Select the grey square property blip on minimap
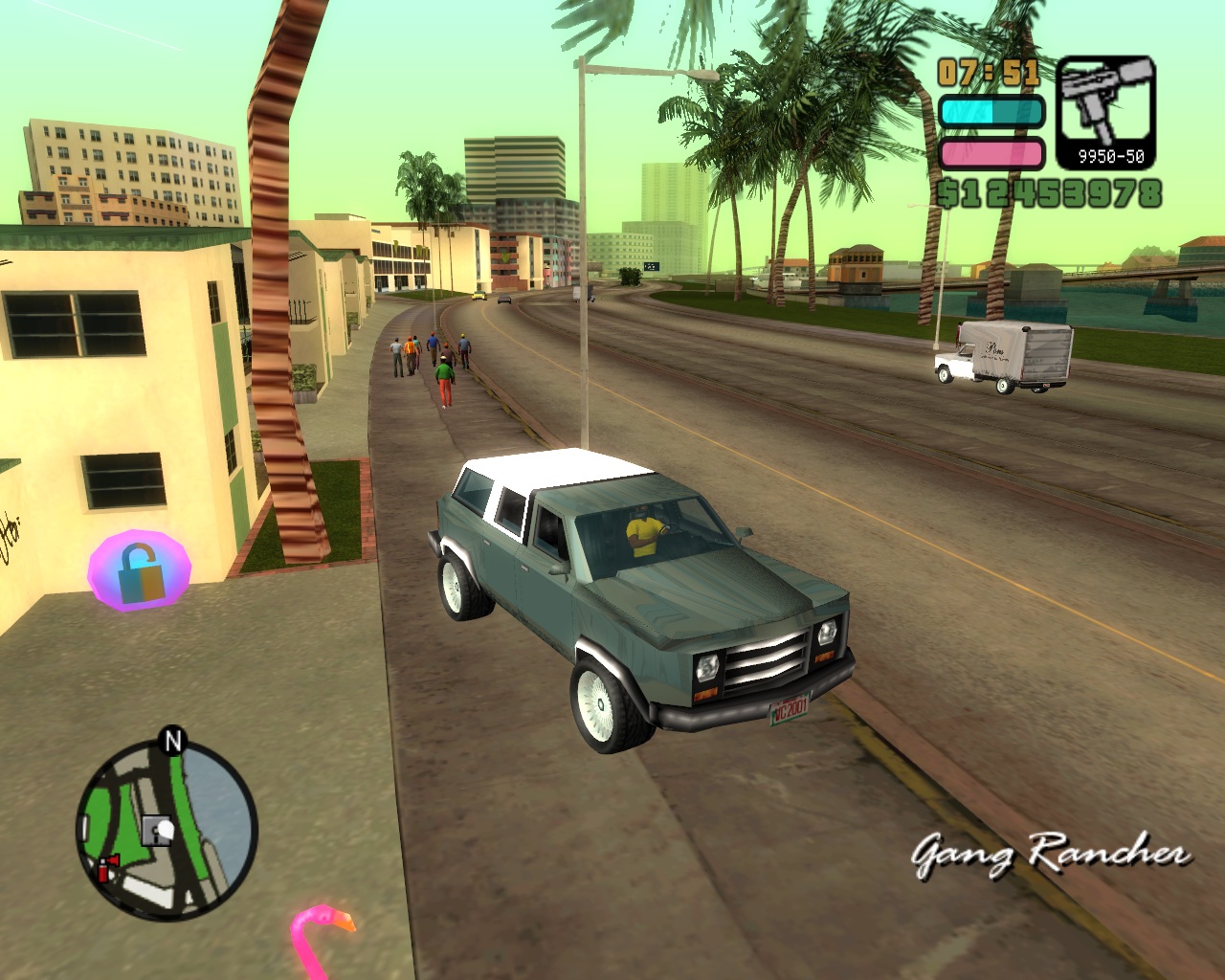The width and height of the screenshot is (1225, 980). pos(156,830)
